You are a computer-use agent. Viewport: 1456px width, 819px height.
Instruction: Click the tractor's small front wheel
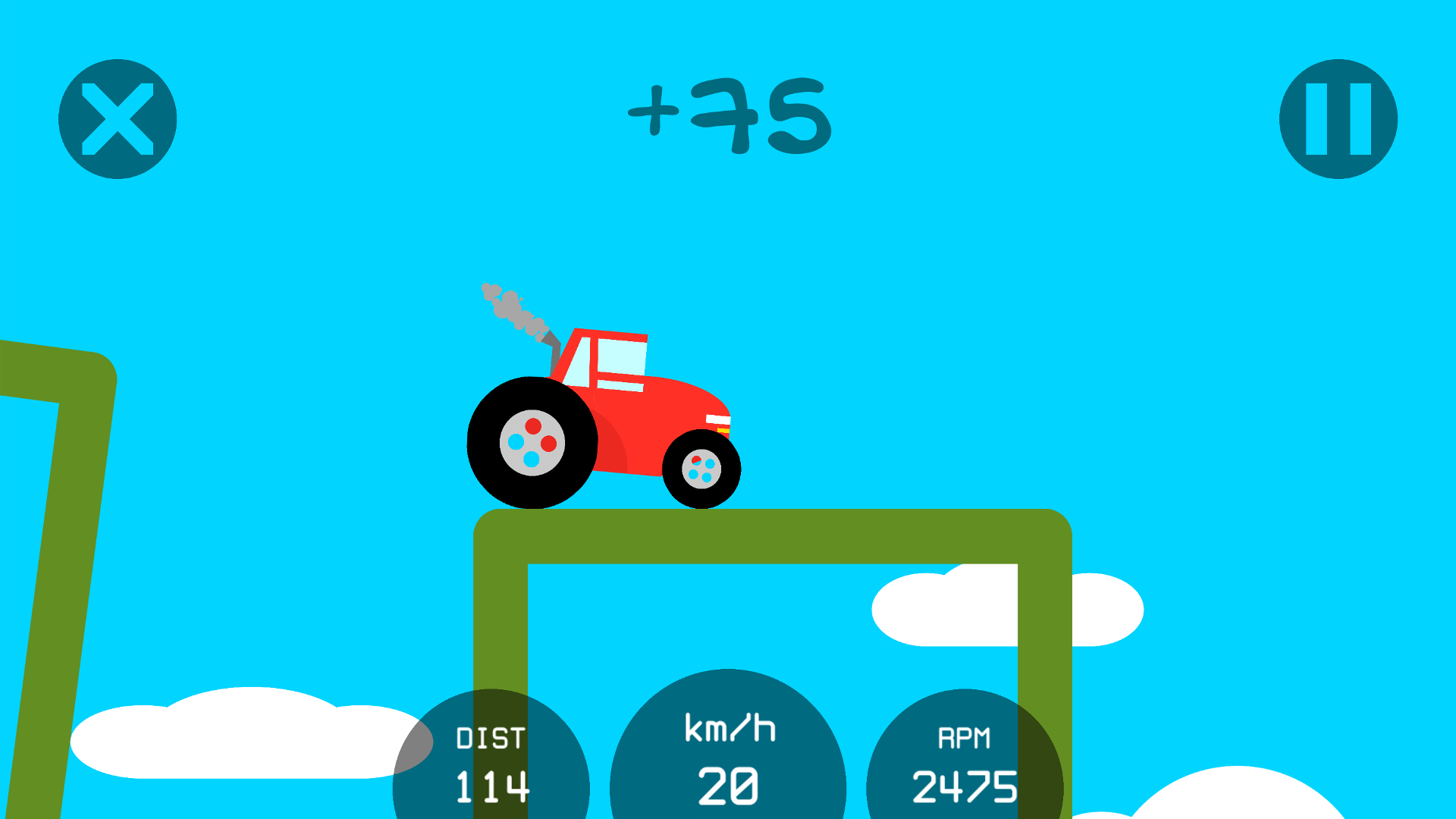pyautogui.click(x=701, y=468)
